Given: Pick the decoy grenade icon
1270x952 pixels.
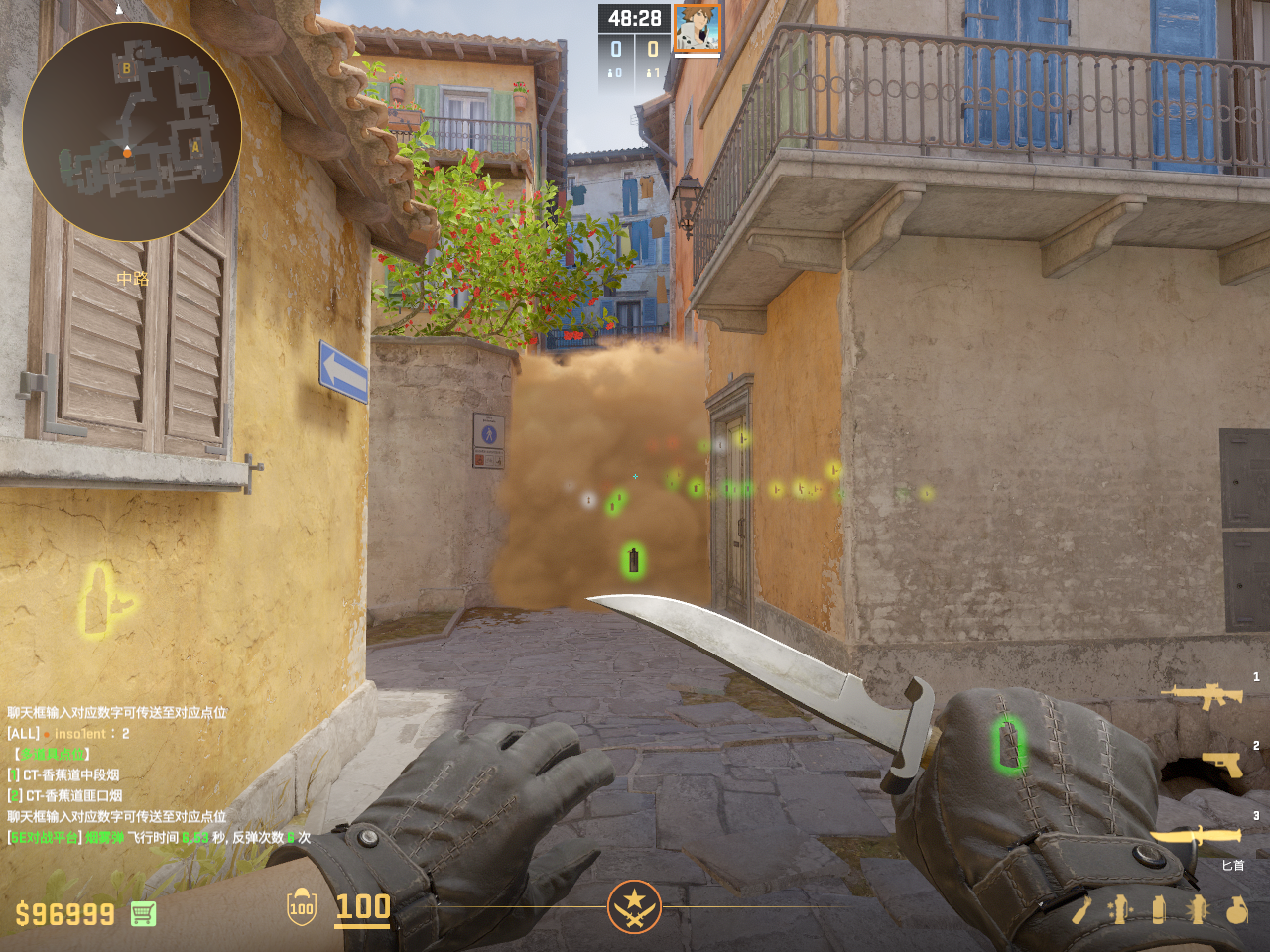Looking at the screenshot, I should click(x=1120, y=909).
